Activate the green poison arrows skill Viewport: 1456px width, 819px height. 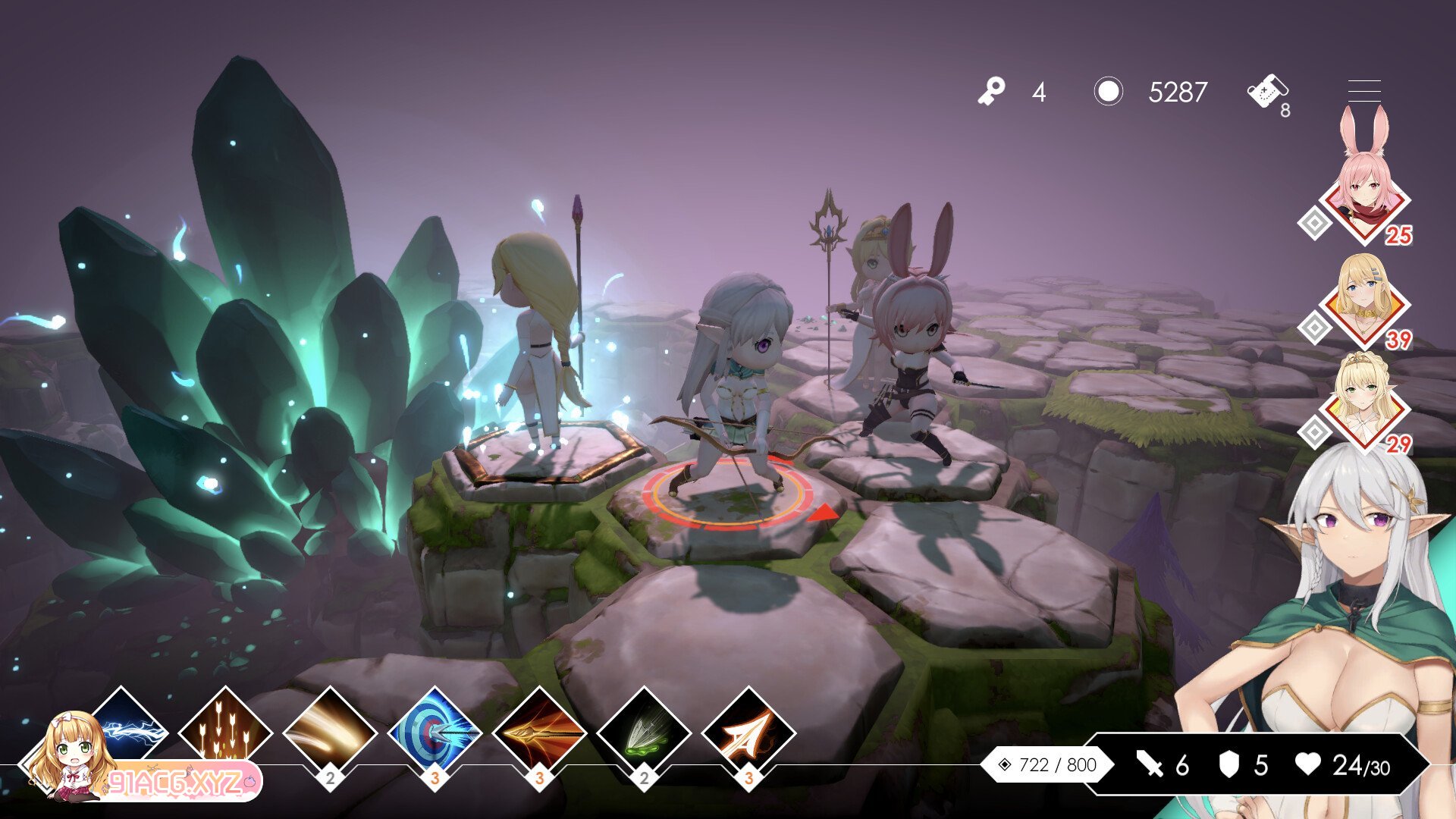644,733
